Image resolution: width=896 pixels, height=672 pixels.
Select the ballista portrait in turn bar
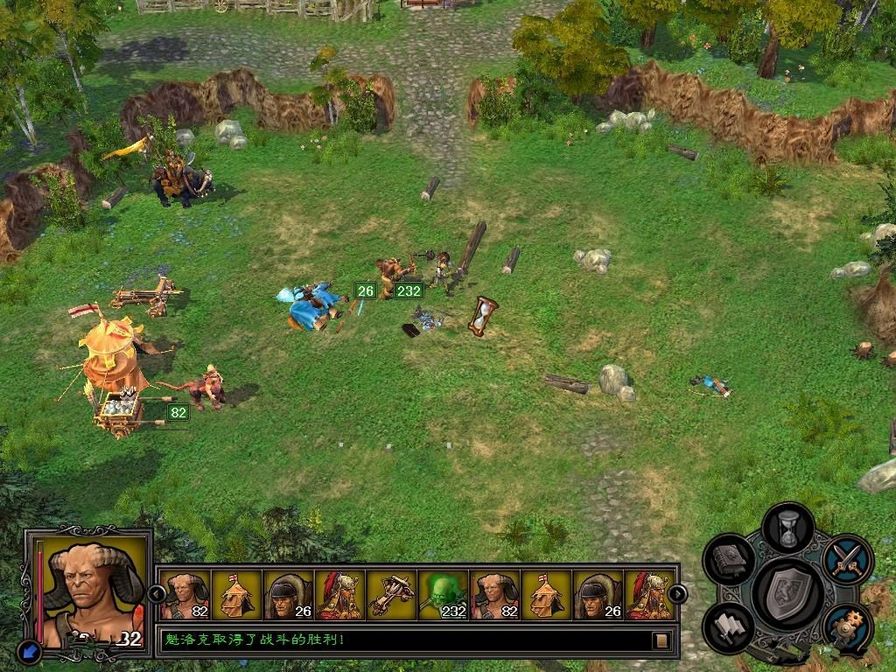pos(391,595)
